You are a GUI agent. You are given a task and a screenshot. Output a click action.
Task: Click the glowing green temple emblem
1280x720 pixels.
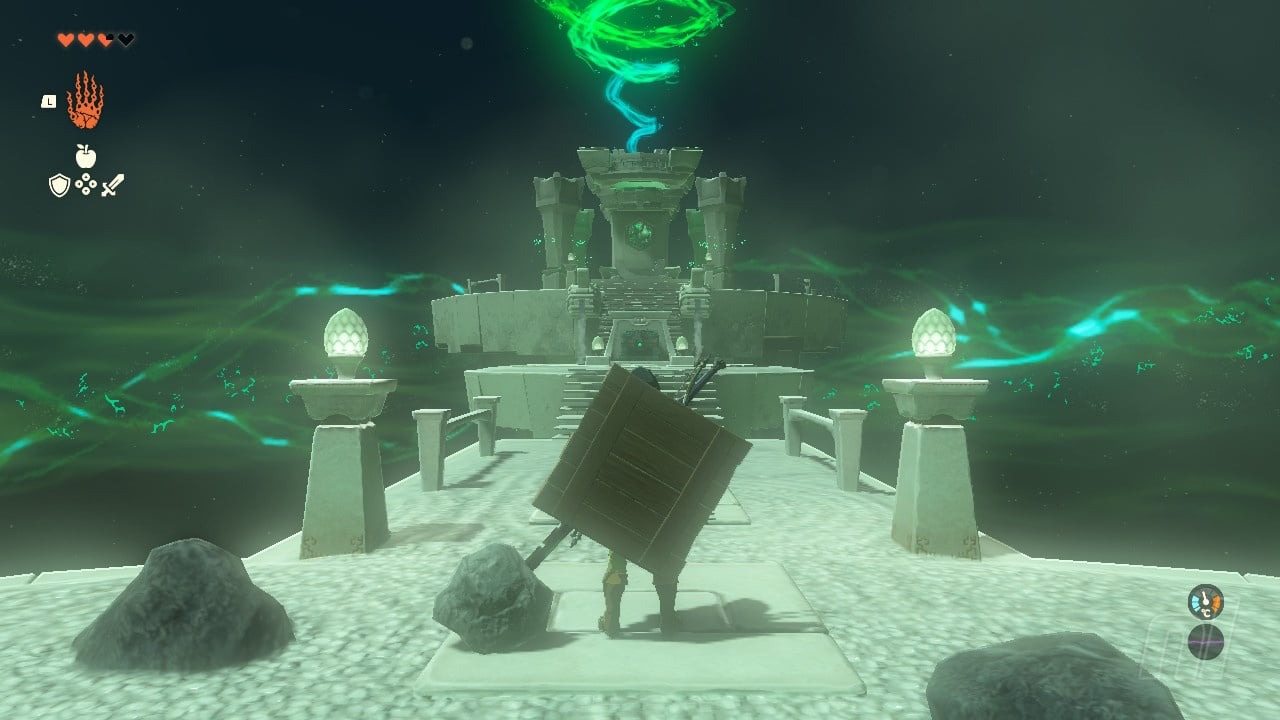tap(641, 232)
